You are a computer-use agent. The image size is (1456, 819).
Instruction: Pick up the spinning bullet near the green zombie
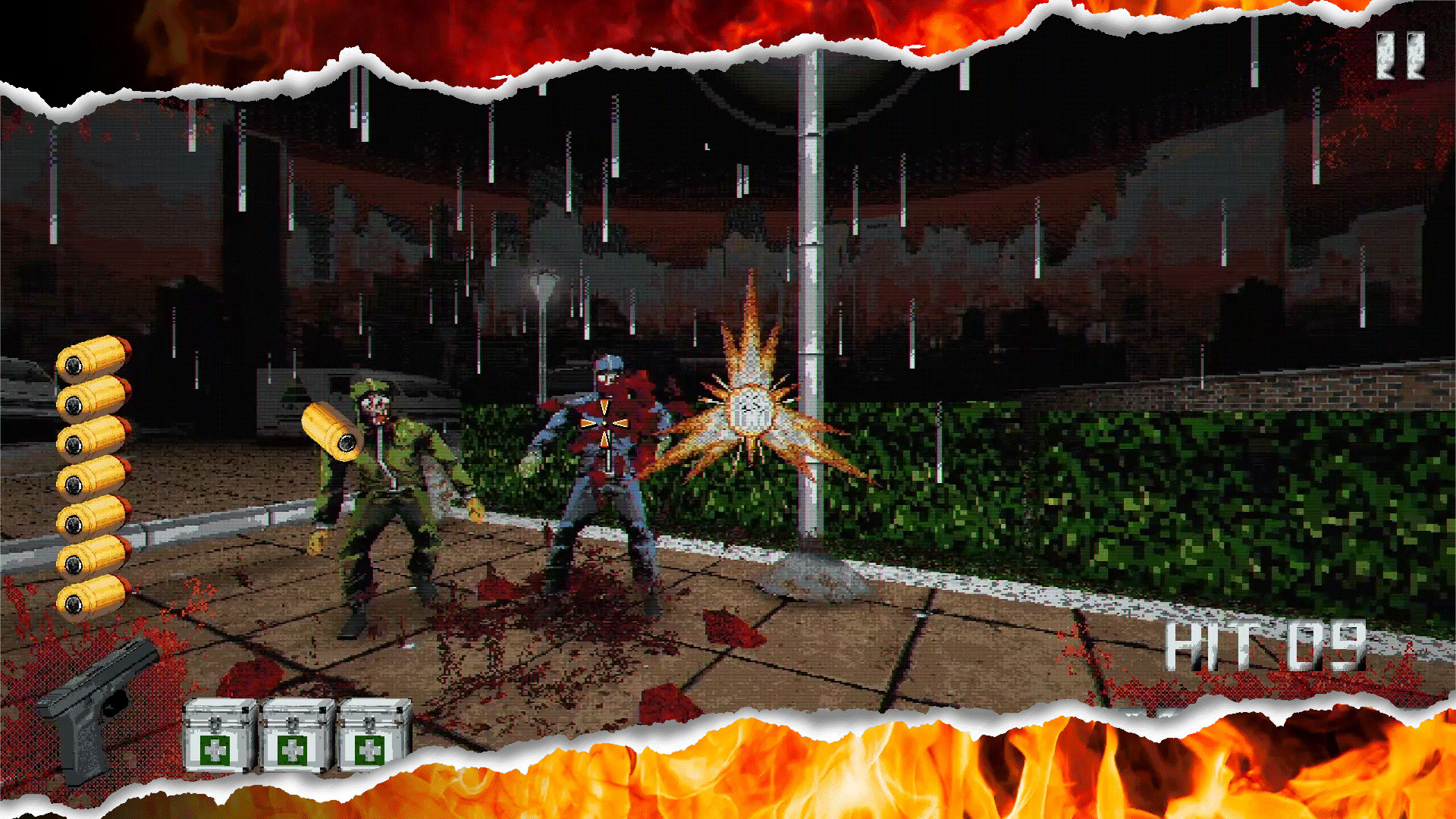tap(331, 432)
